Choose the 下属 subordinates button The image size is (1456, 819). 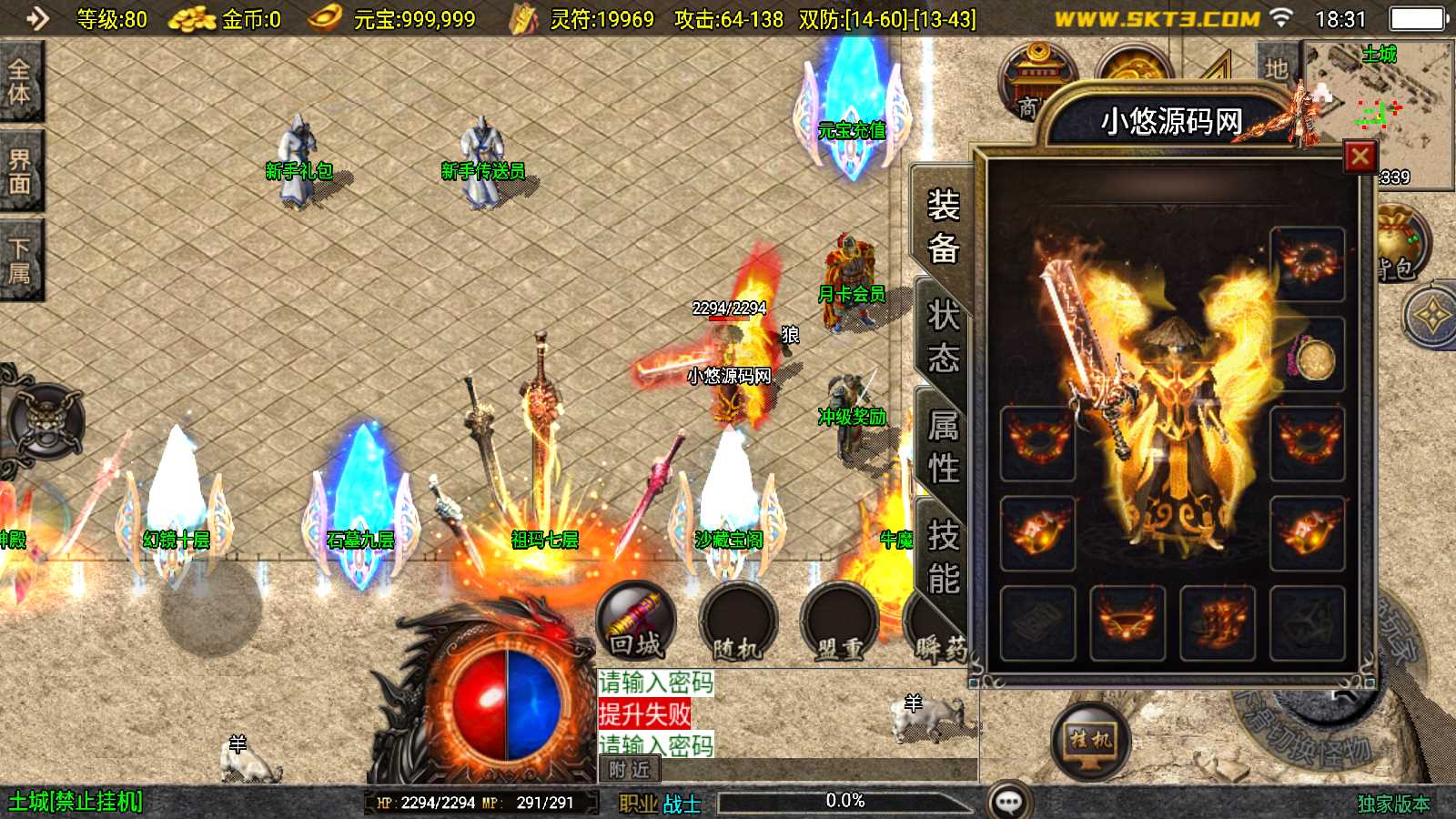tap(20, 261)
